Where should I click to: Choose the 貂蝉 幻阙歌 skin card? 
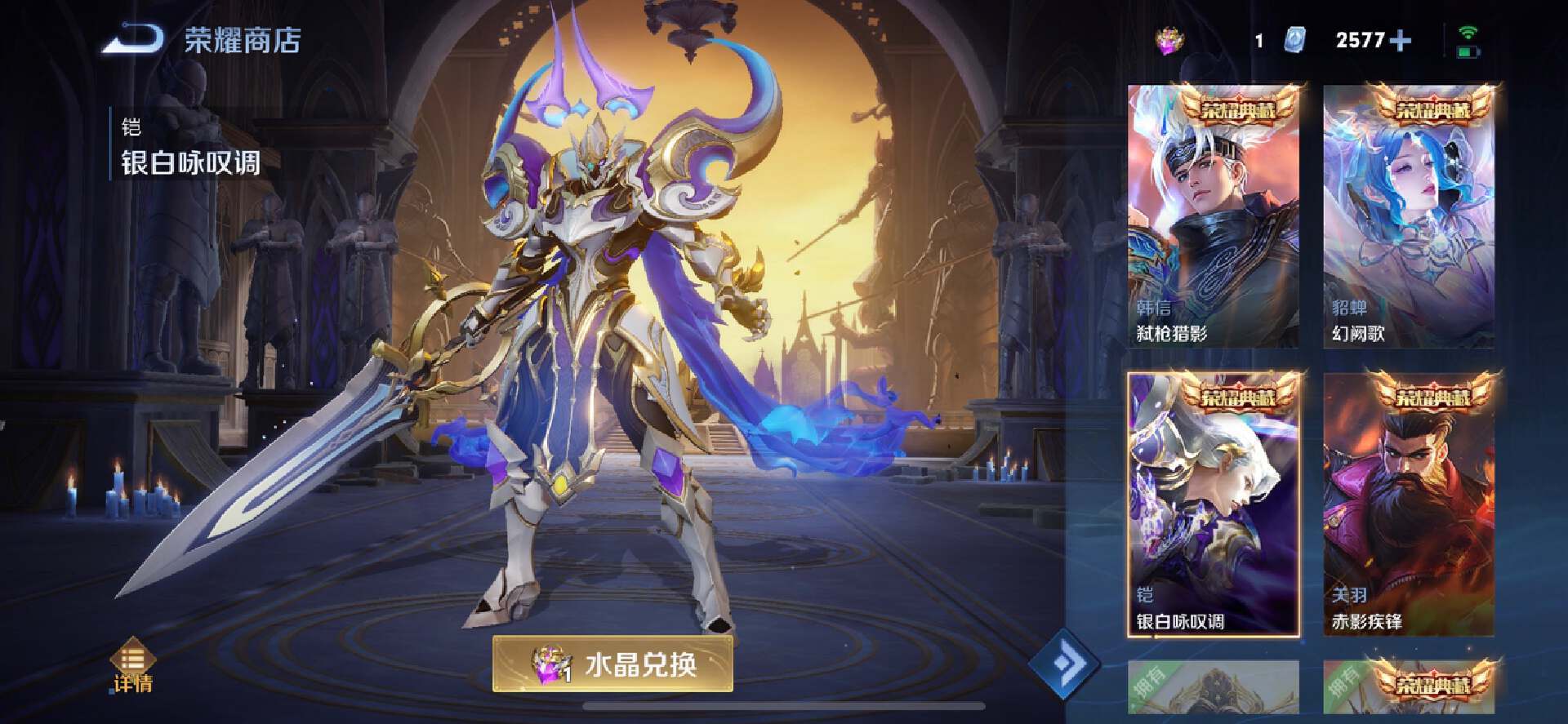pyautogui.click(x=1409, y=216)
